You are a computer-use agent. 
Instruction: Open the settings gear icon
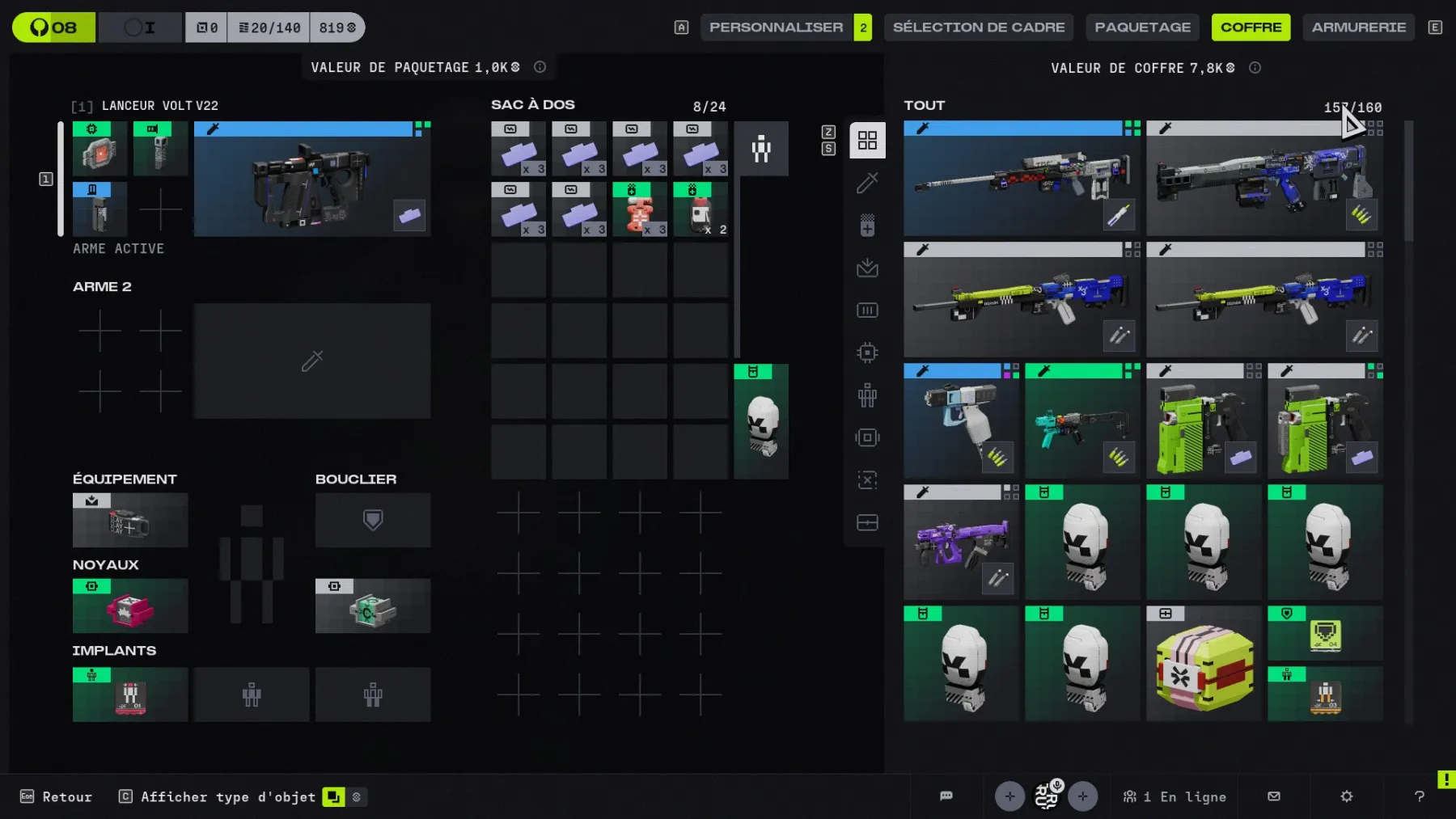1346,797
